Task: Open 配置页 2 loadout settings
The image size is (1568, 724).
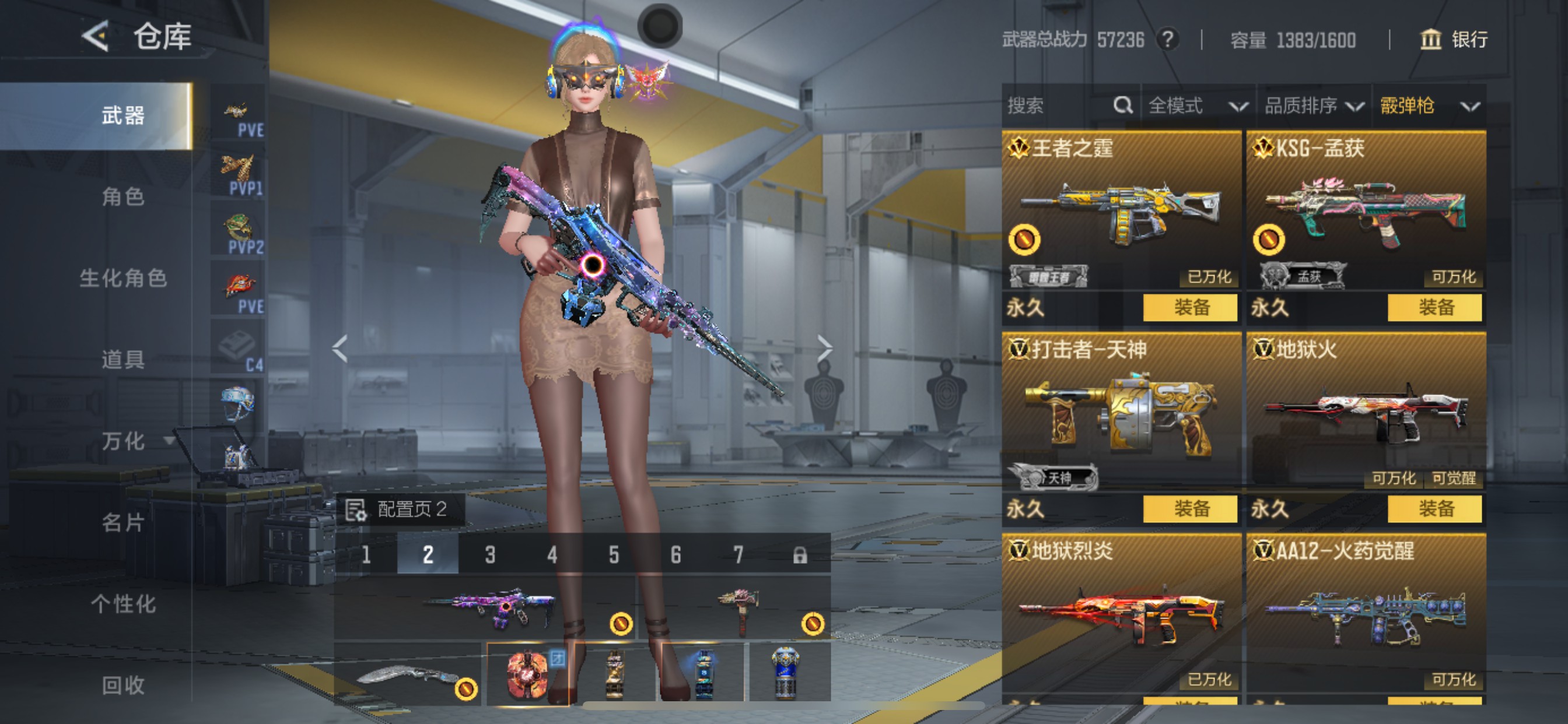Action: click(398, 509)
